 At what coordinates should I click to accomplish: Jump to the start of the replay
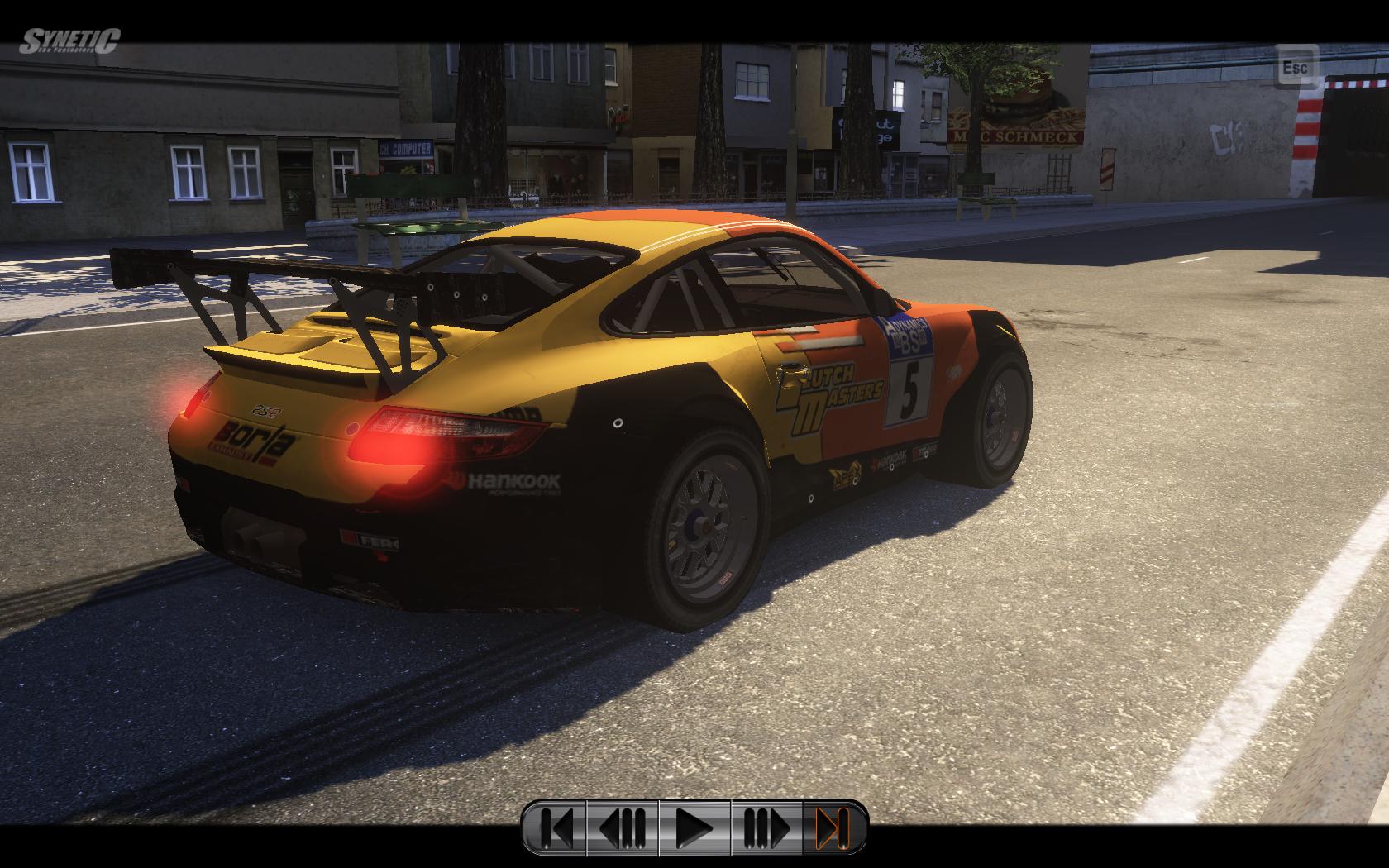coord(555,827)
